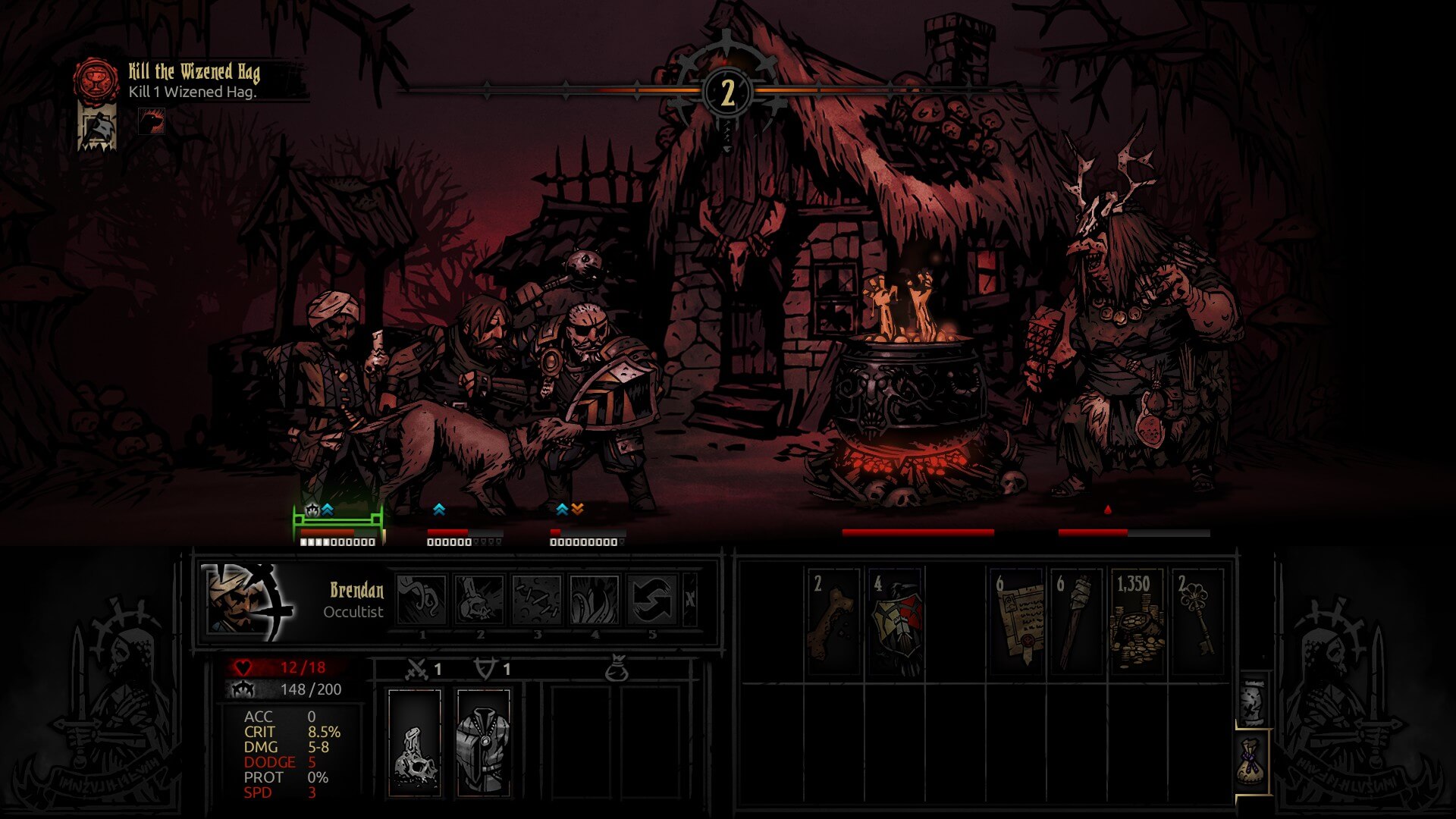
Task: Select the enemy cauldron's health bar target
Action: (918, 532)
